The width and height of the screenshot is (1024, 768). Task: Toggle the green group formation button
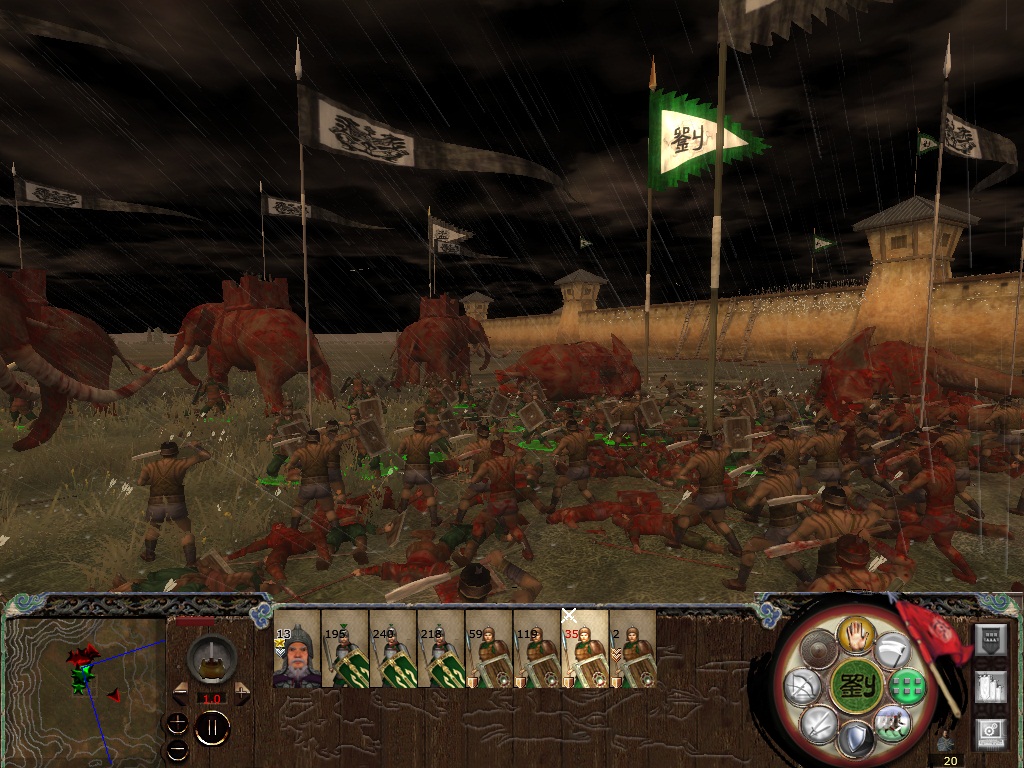907,686
